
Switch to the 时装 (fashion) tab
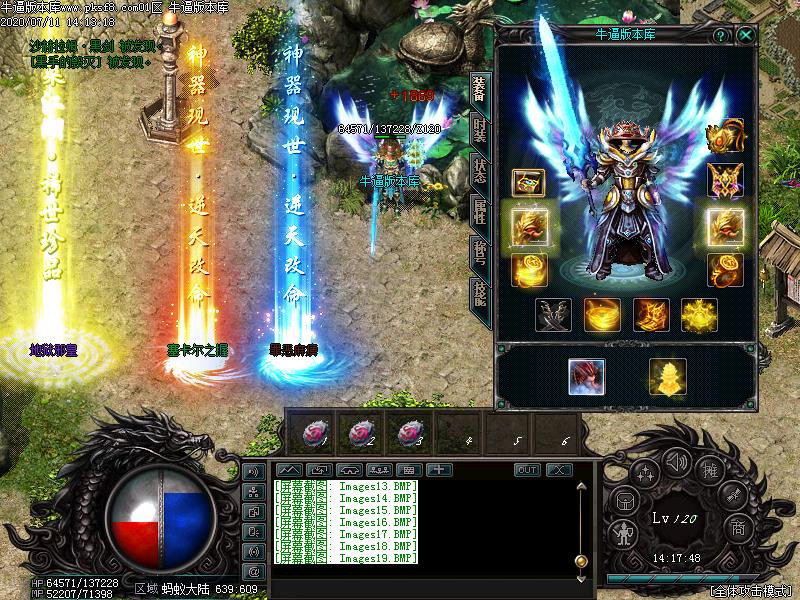pyautogui.click(x=480, y=128)
